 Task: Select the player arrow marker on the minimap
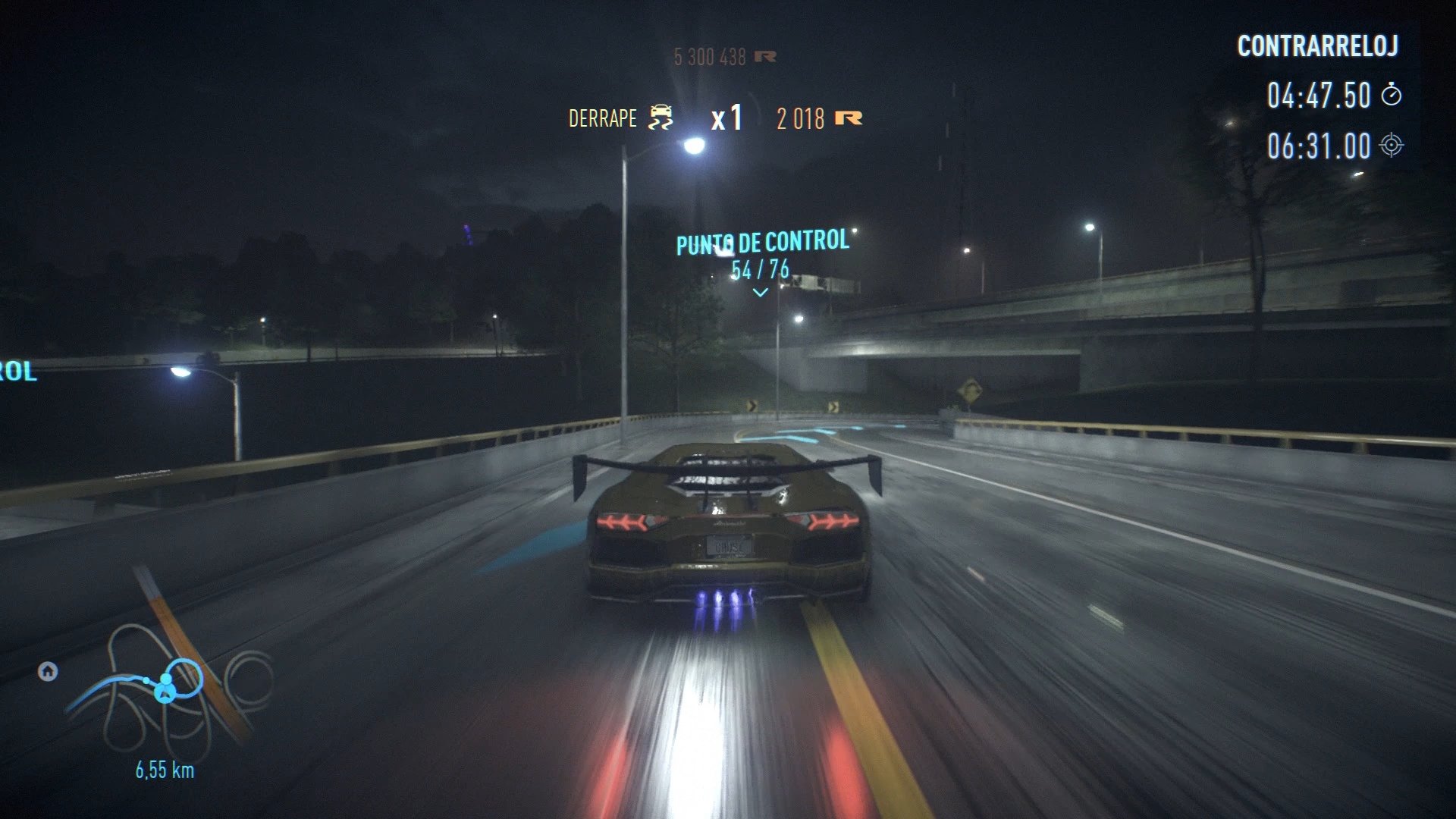pyautogui.click(x=165, y=695)
